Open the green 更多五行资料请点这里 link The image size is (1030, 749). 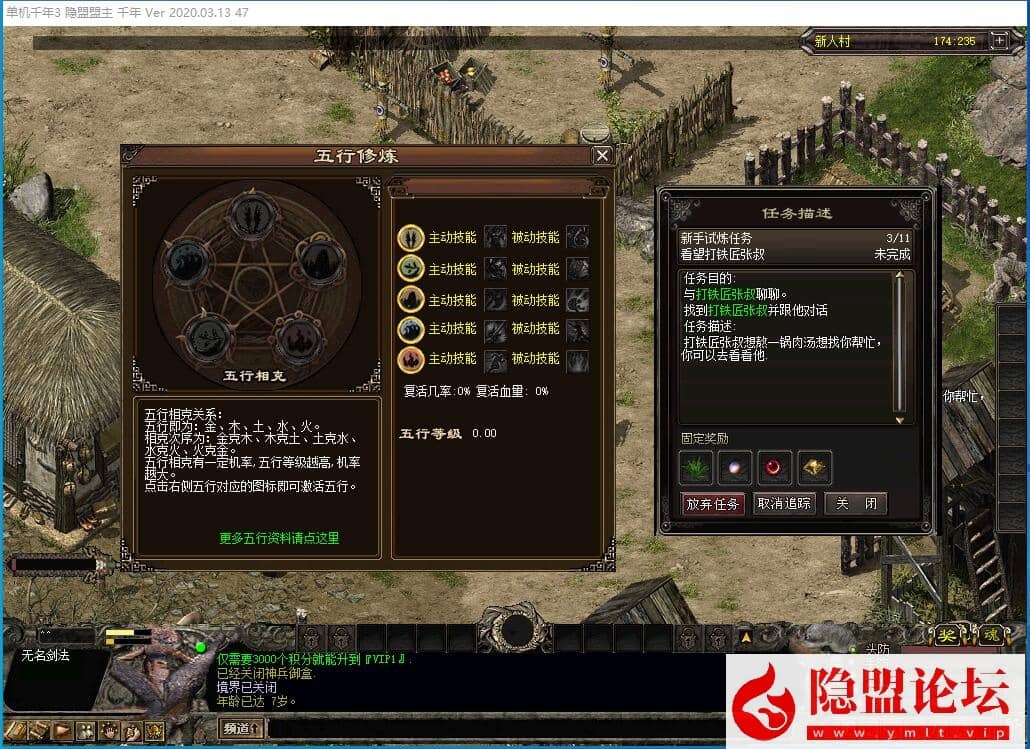click(x=279, y=538)
